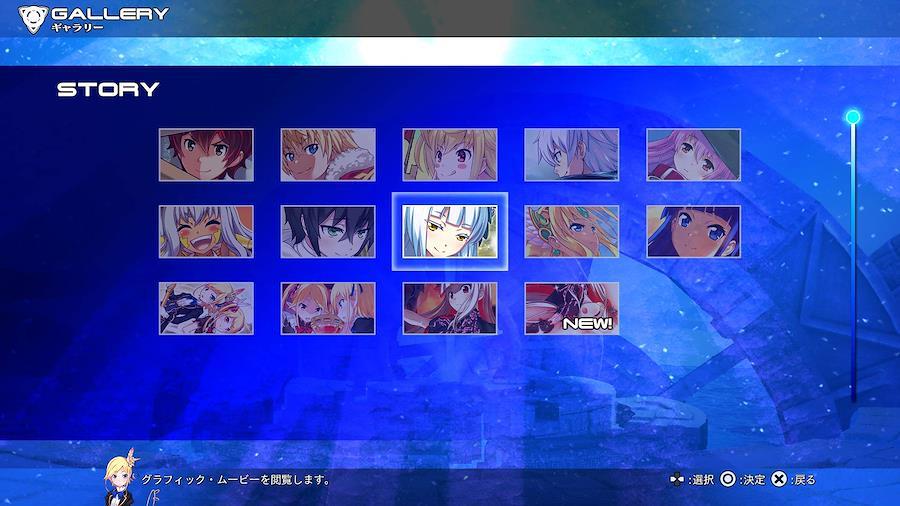Select the black-haired green-eyed character thumbnail

tap(328, 232)
